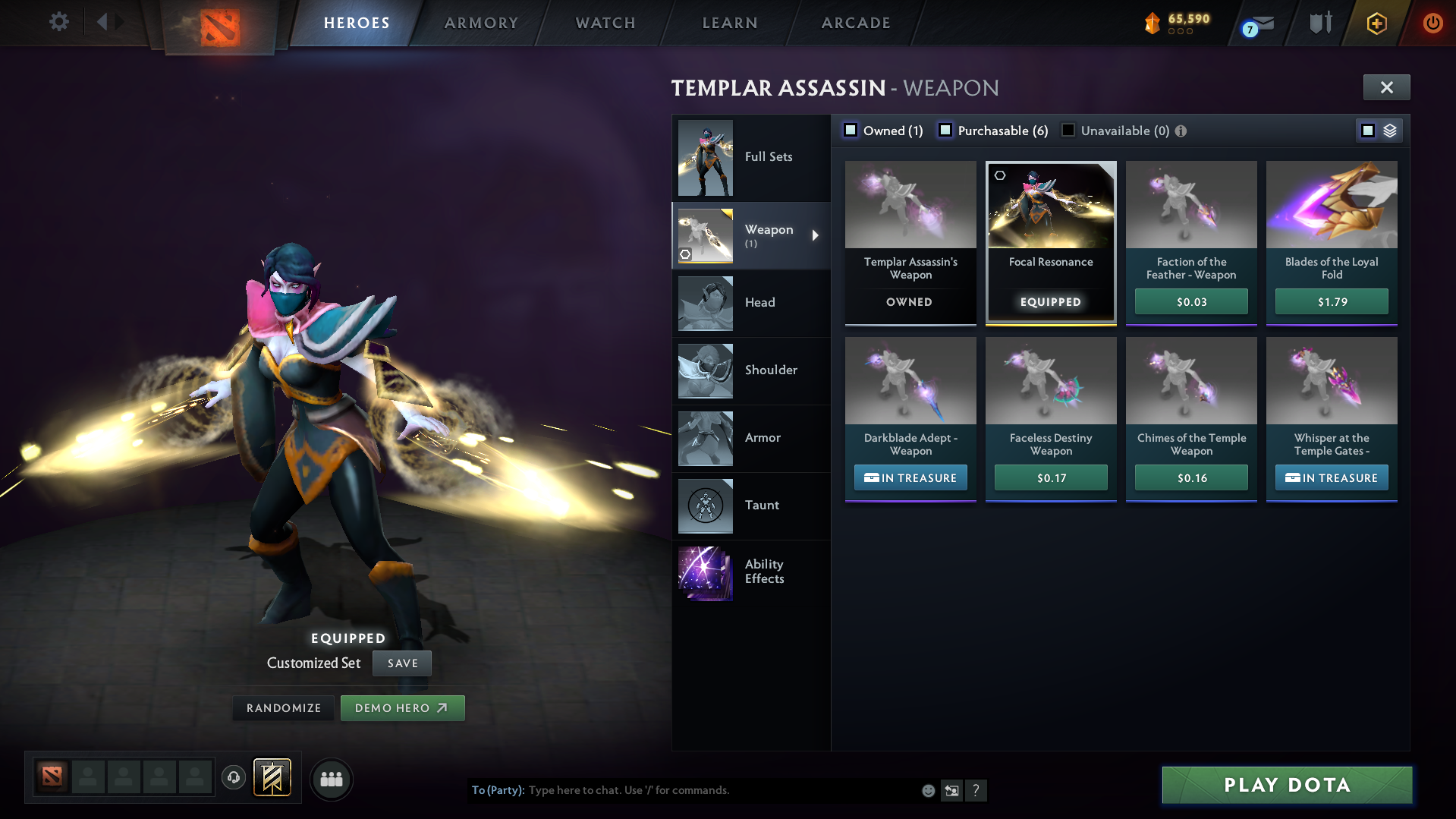Open the settings gear icon

click(x=58, y=22)
